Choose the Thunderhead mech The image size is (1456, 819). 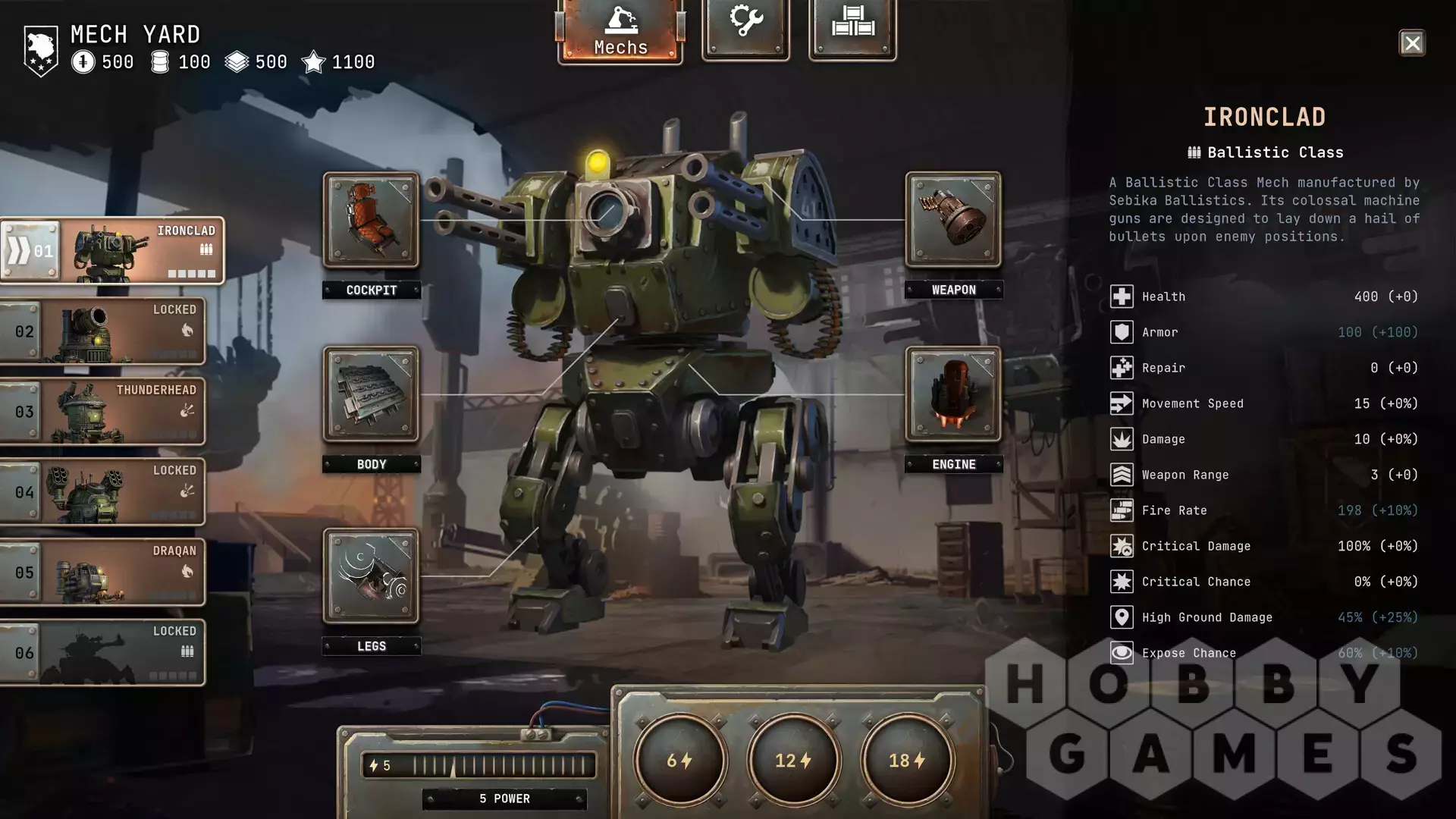102,412
